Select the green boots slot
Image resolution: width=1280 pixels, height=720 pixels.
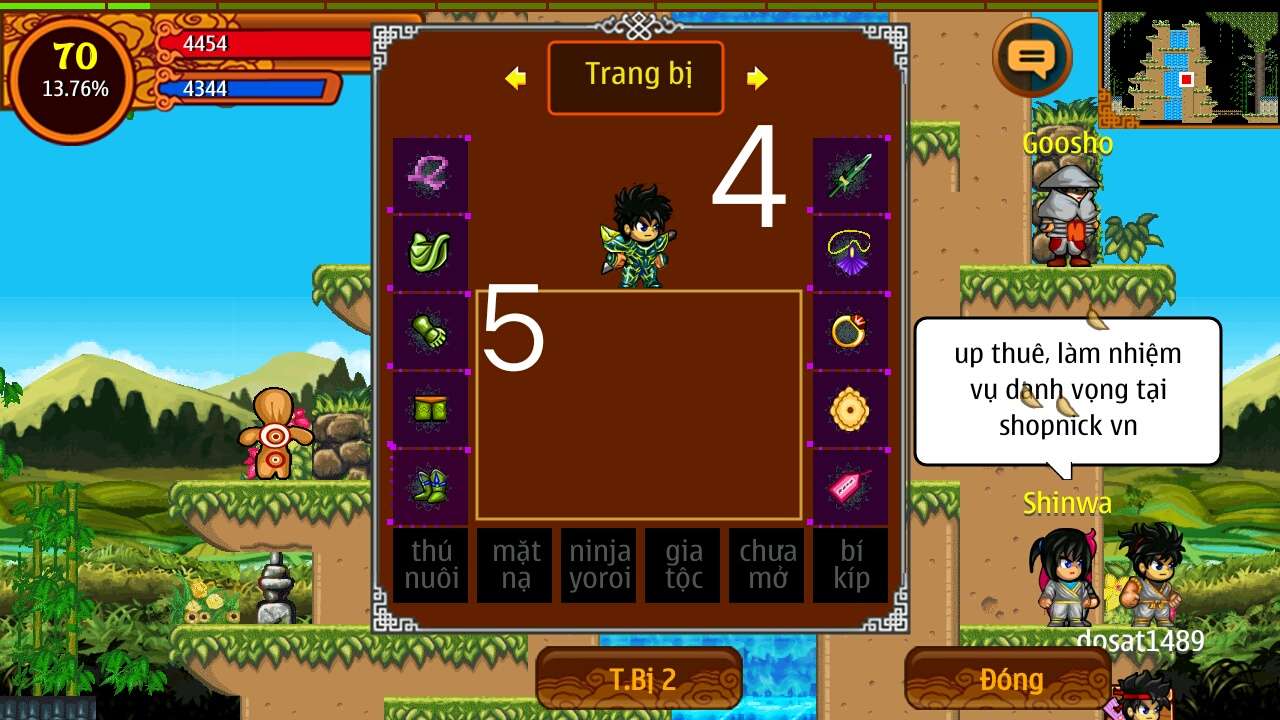pyautogui.click(x=430, y=487)
